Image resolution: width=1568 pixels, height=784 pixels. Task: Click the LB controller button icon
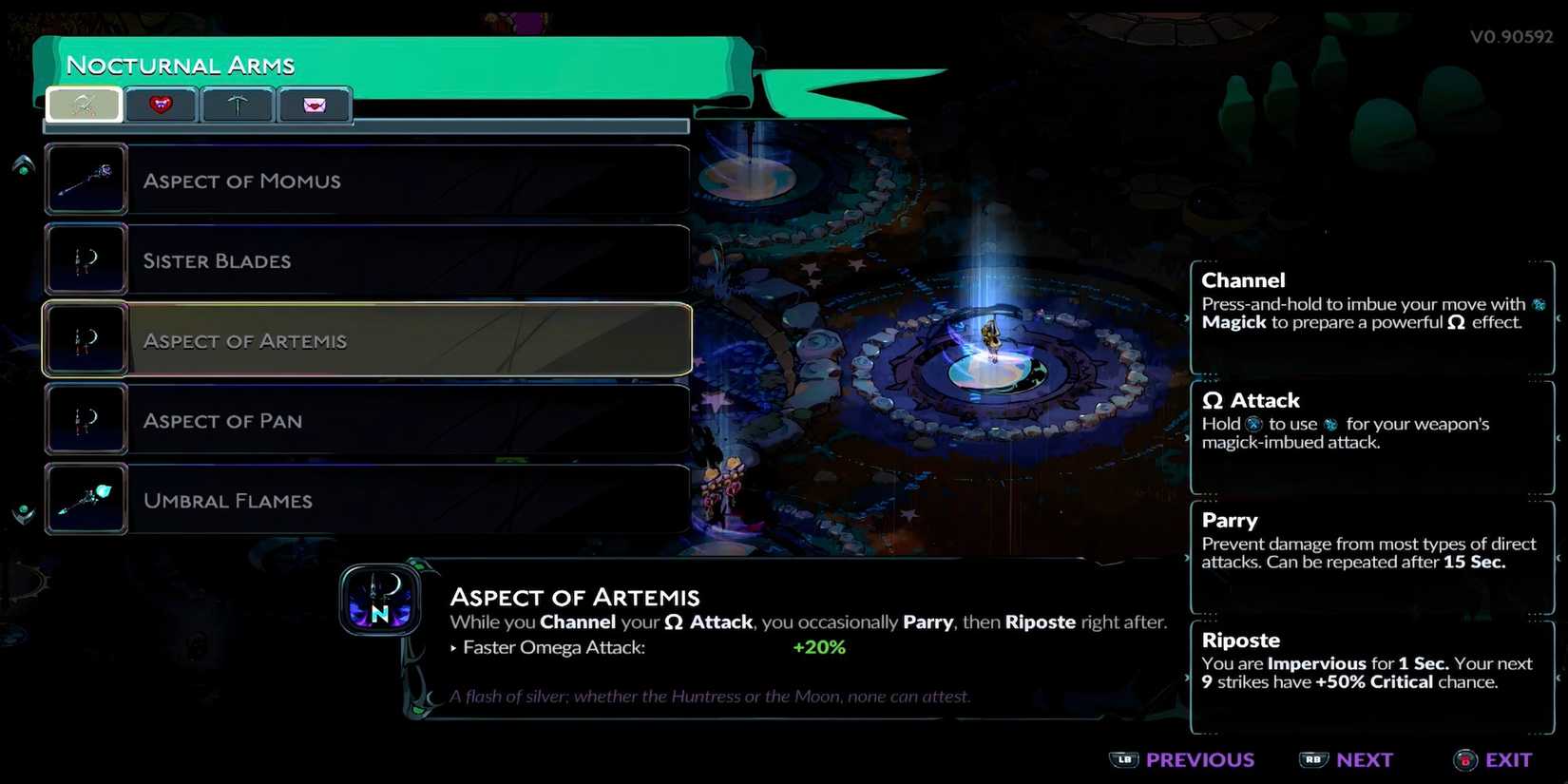pos(1125,760)
